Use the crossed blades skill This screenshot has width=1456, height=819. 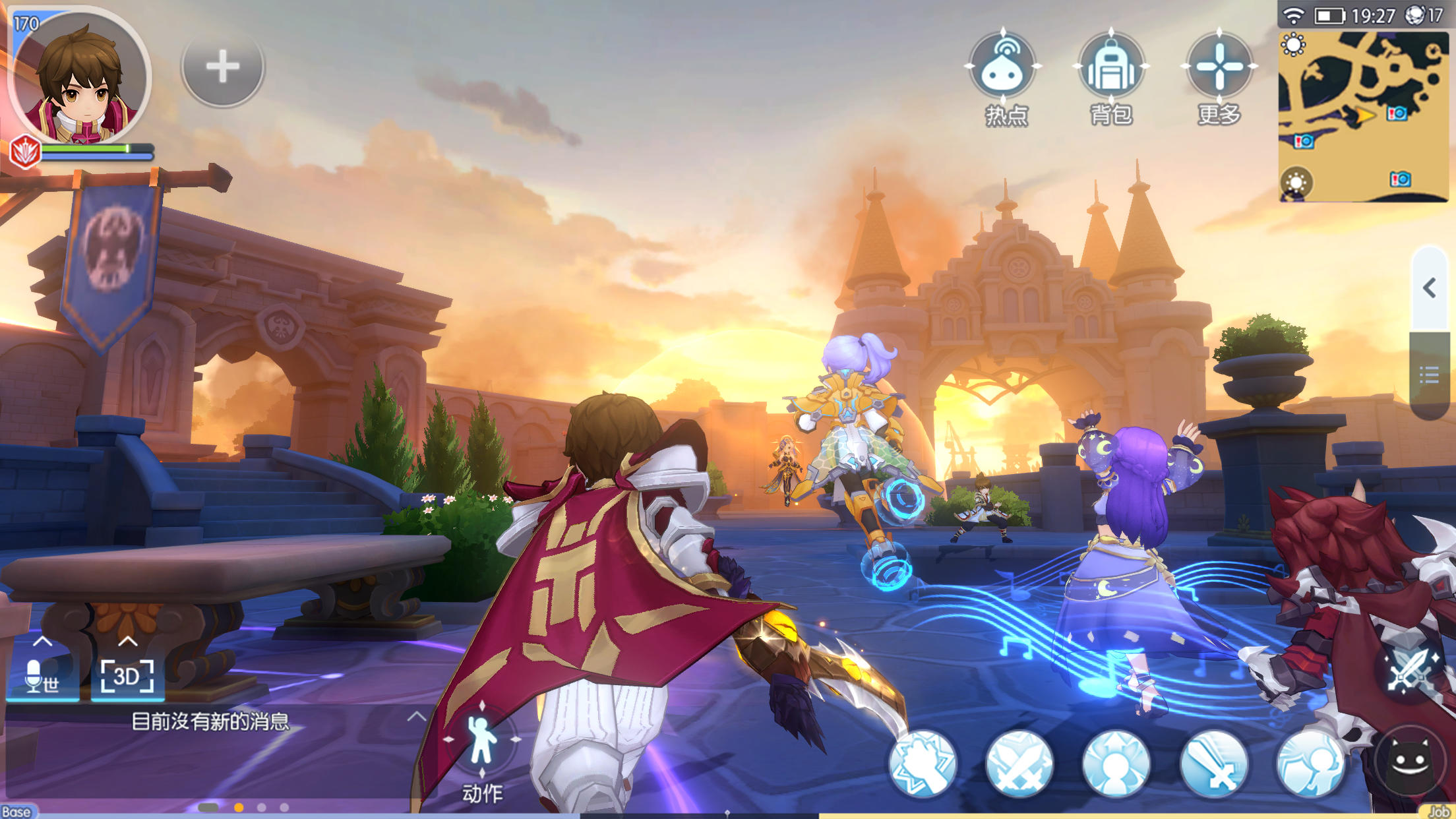click(x=1019, y=764)
